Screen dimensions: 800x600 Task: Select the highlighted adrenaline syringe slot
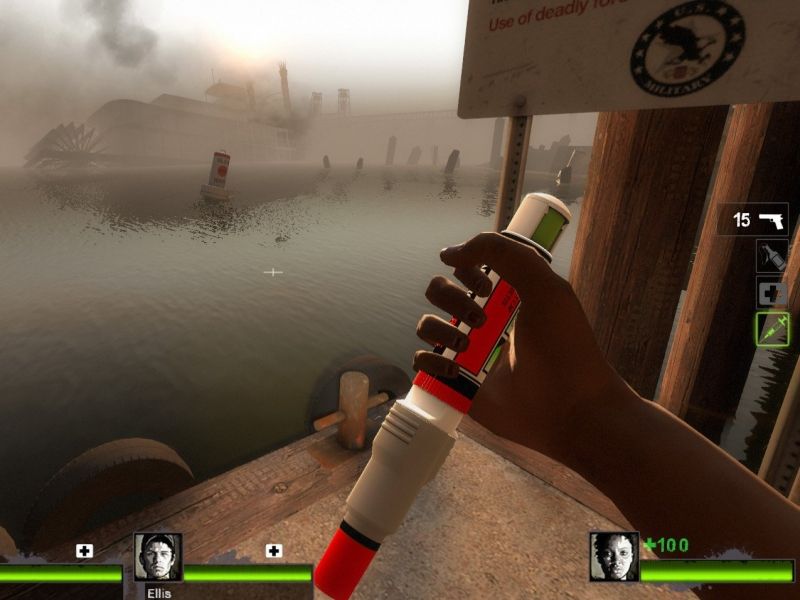coord(772,329)
